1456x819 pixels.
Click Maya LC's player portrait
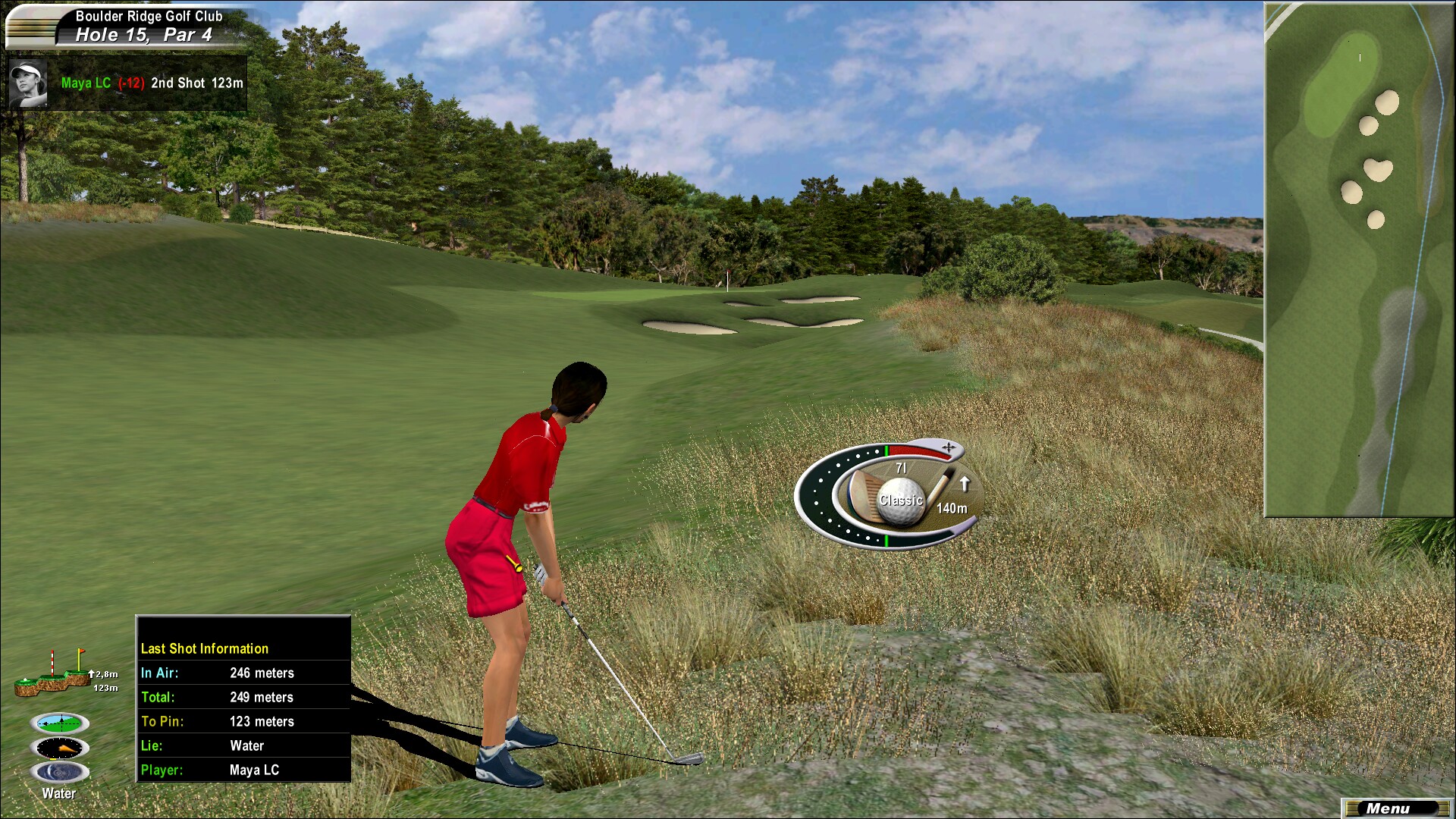coord(29,83)
